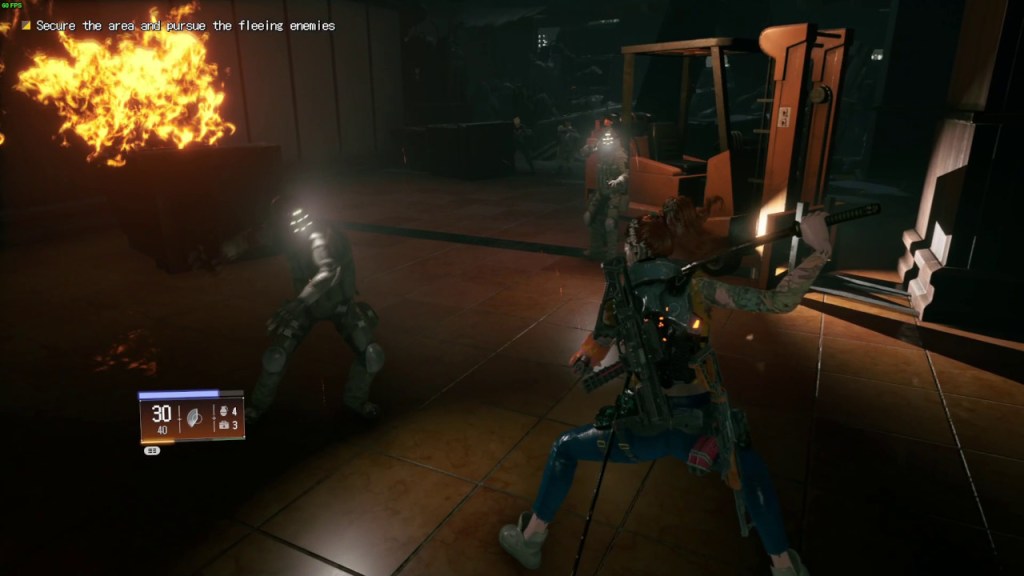
Task: Click the shield ability icon in the HUD
Action: (x=194, y=418)
